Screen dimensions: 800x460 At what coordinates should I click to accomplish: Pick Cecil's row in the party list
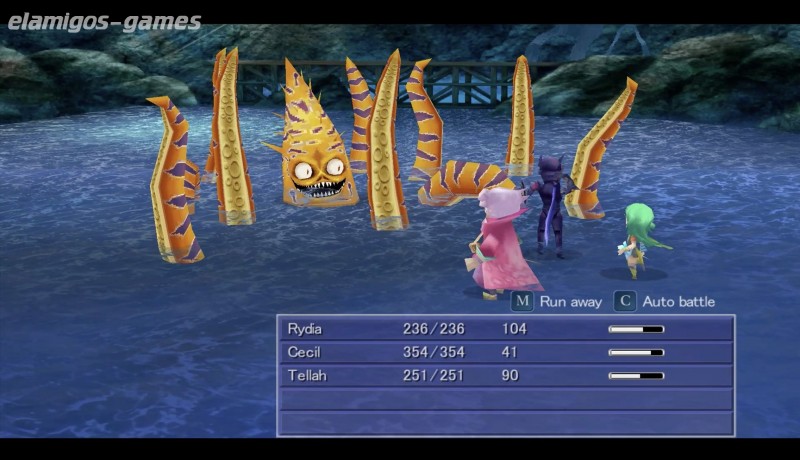coord(505,352)
